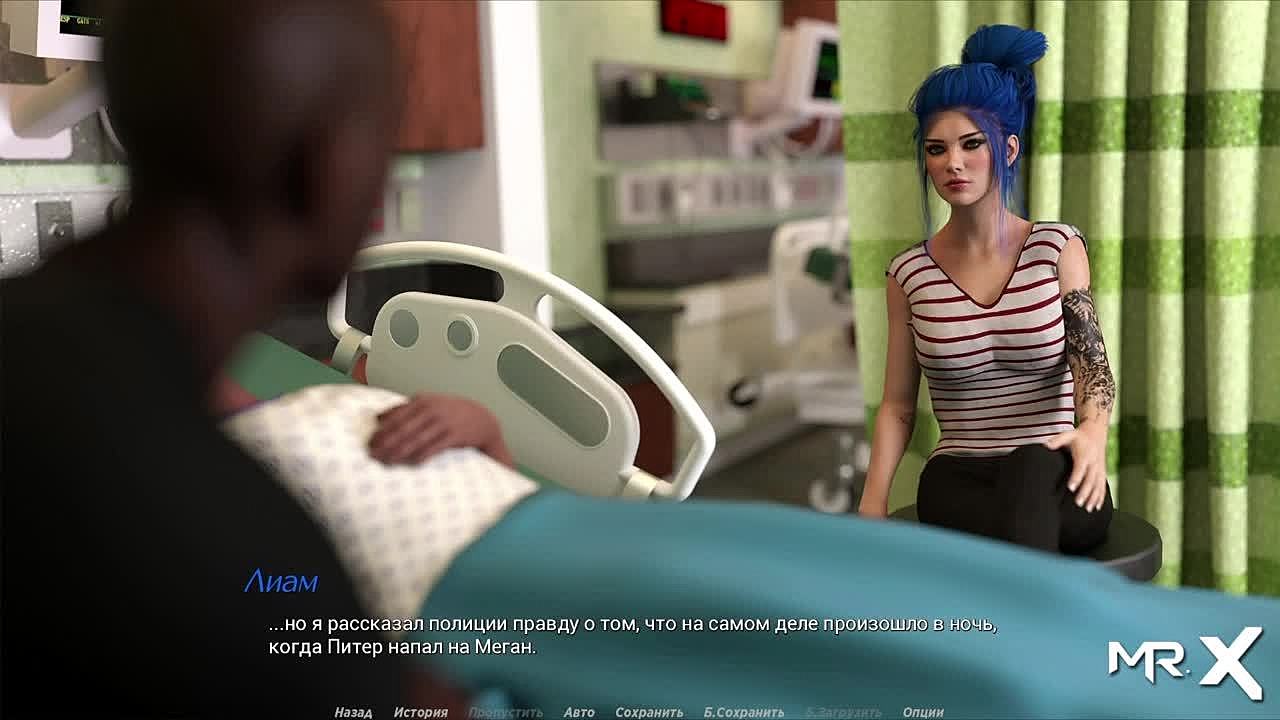Open the История dialogue log
The image size is (1280, 720).
[x=420, y=712]
